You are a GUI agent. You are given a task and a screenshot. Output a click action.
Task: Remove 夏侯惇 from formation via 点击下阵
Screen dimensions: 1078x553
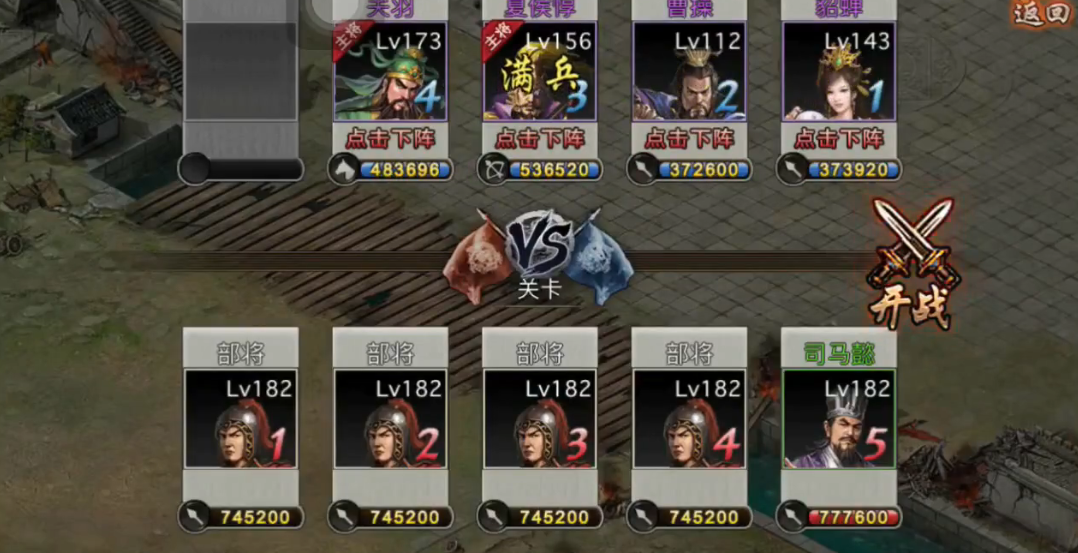pos(540,138)
